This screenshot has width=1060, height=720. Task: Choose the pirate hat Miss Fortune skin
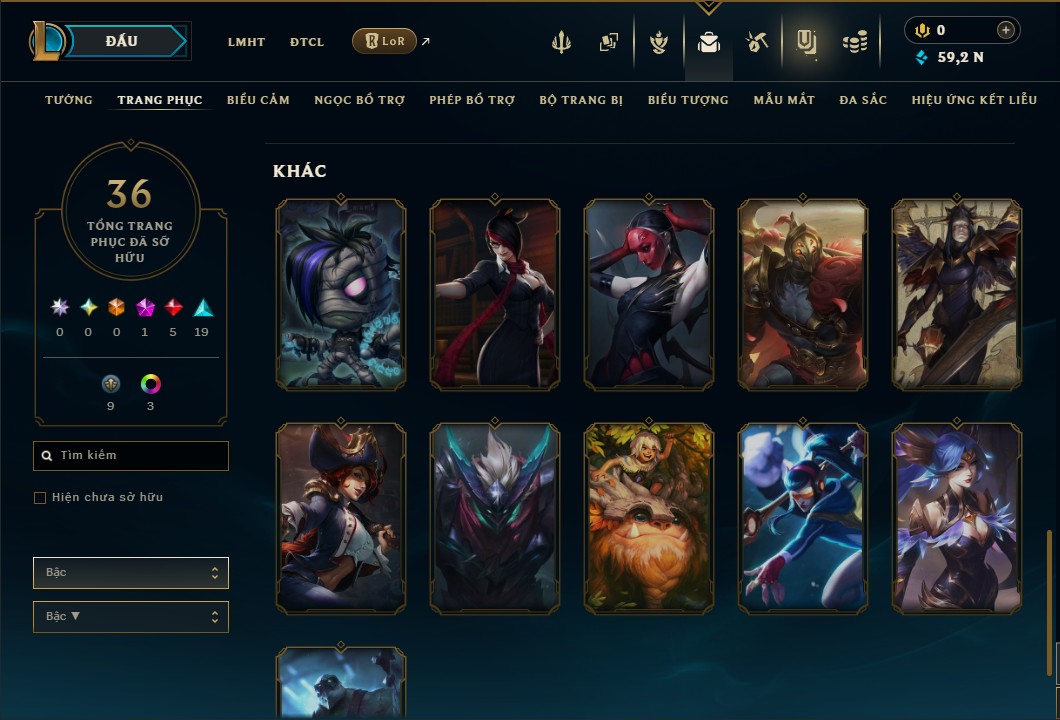(341, 518)
